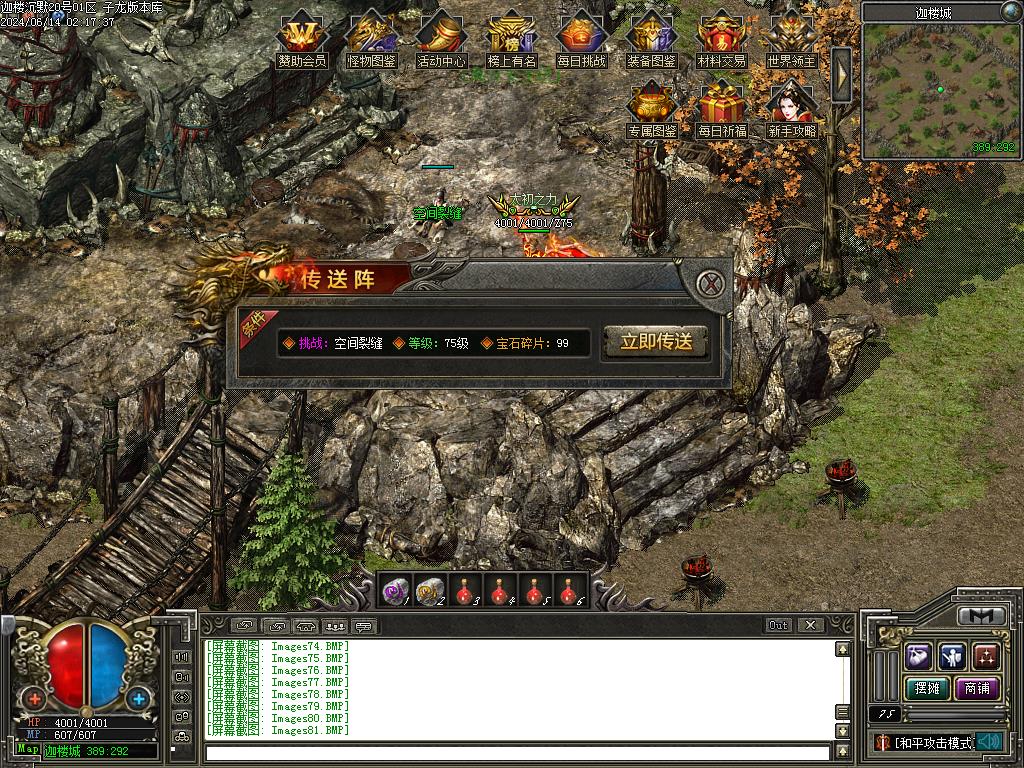Open the 每日祈福 daily blessing gift
Image resolution: width=1024 pixels, height=768 pixels.
(x=721, y=110)
